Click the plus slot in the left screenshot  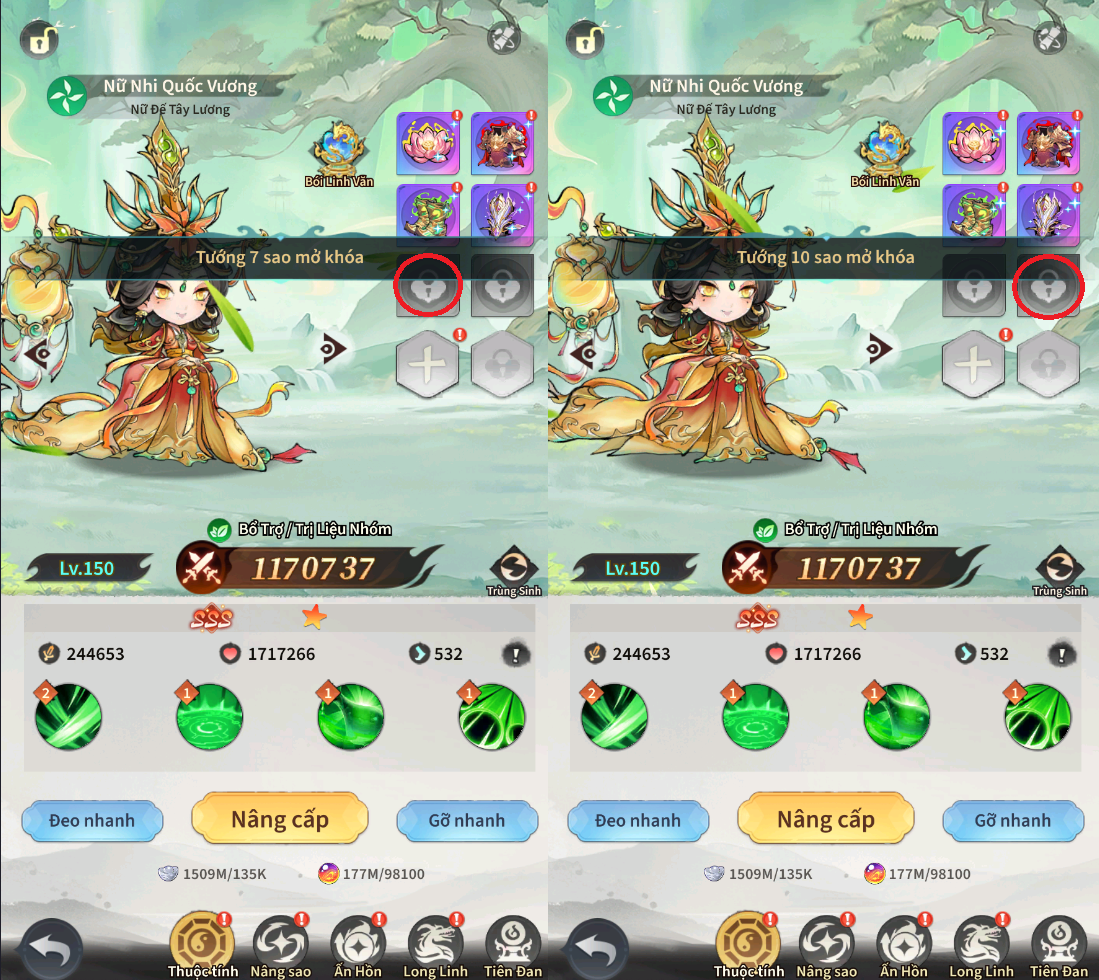pos(428,364)
